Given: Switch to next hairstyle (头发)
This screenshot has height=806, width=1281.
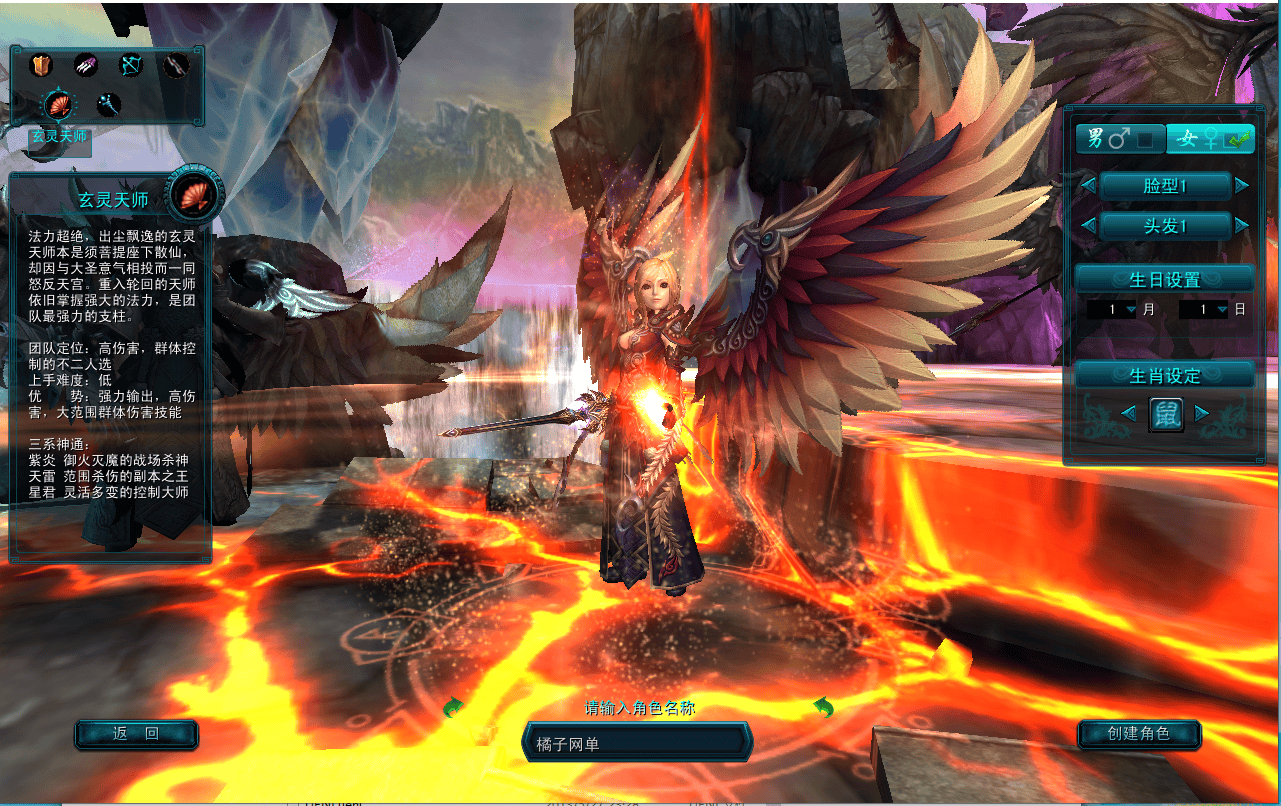Looking at the screenshot, I should coord(1242,226).
